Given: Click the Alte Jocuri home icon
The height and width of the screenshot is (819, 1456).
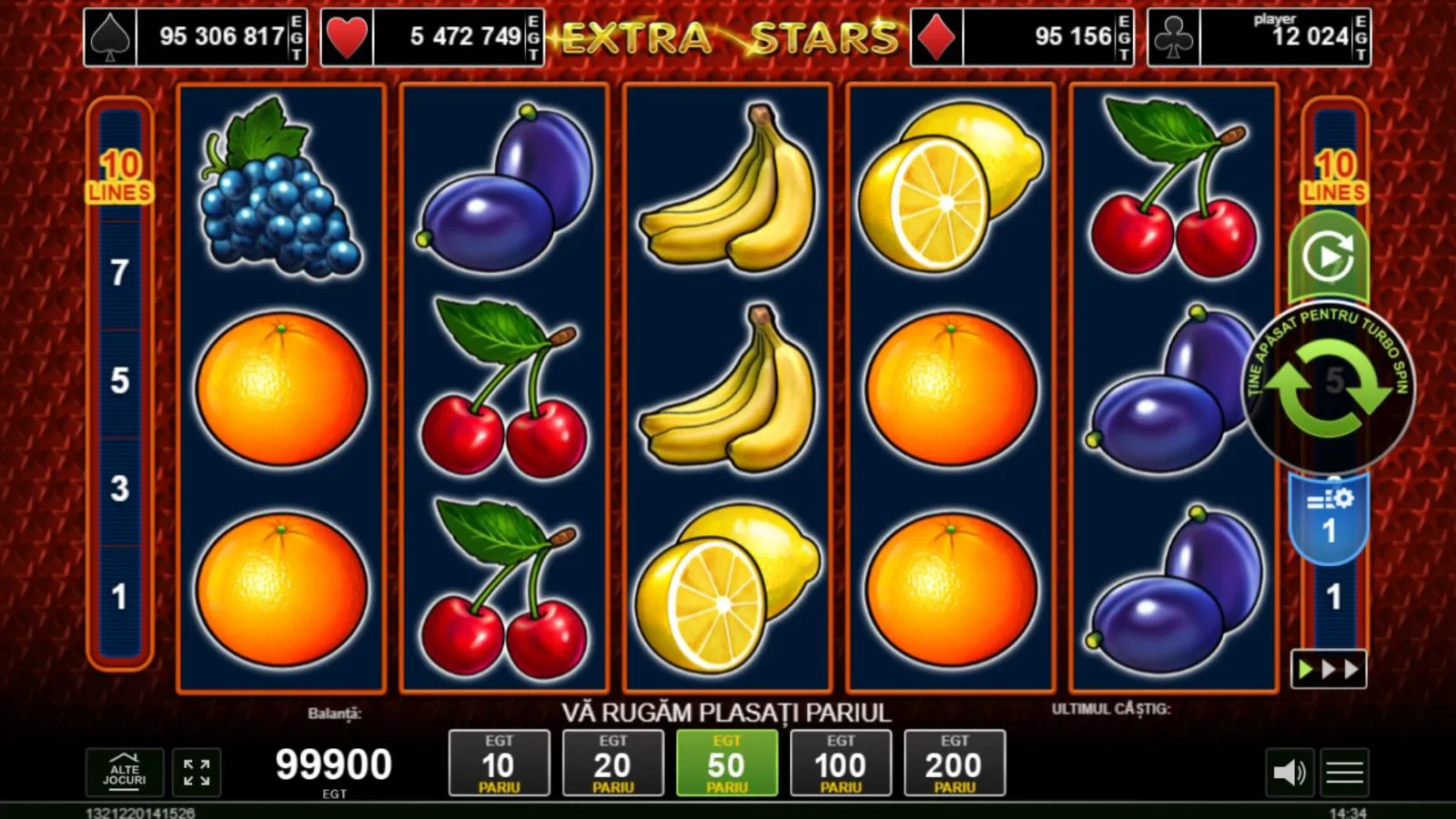Looking at the screenshot, I should click(123, 773).
